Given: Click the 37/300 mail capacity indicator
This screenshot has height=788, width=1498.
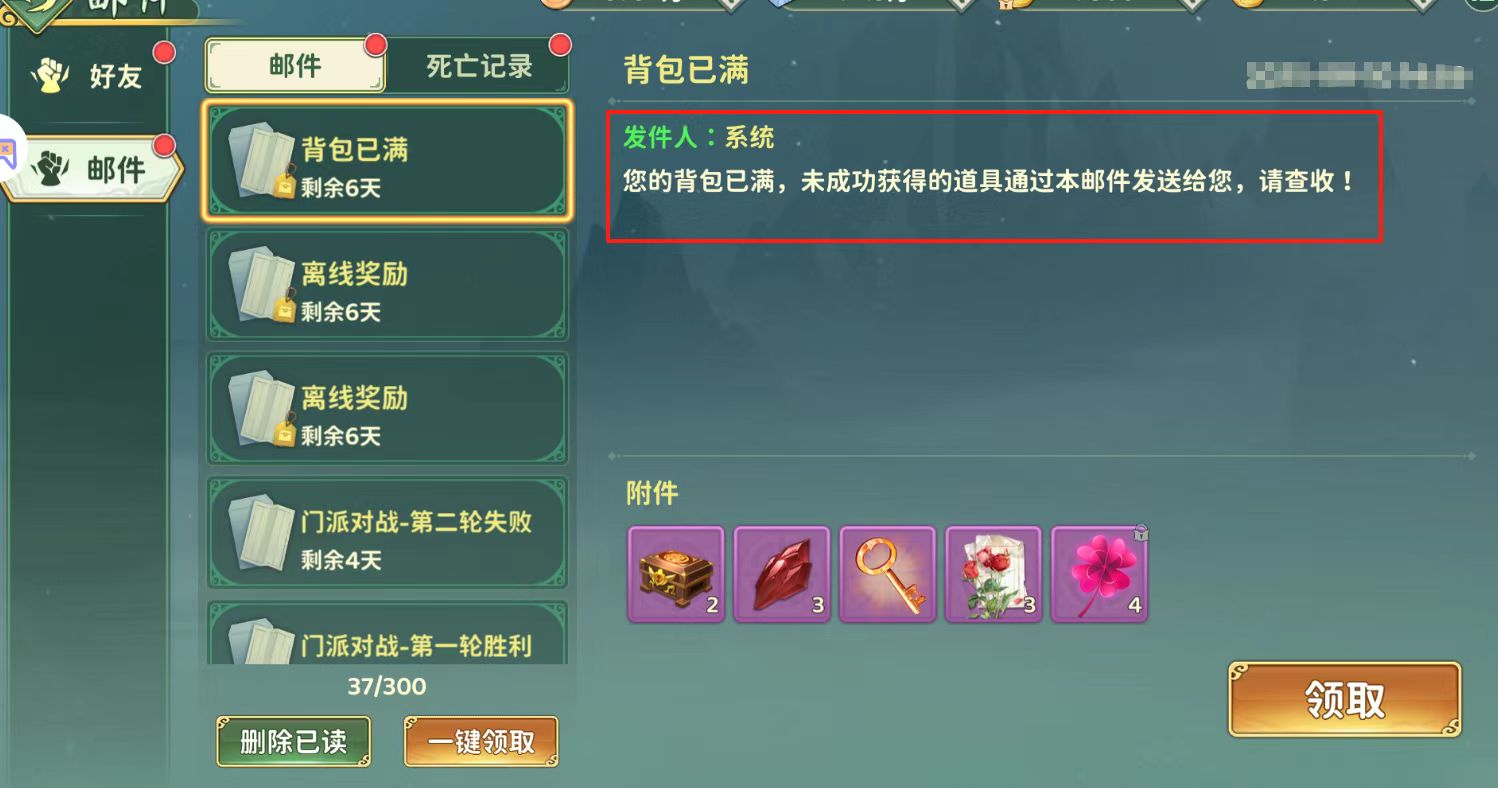Looking at the screenshot, I should tap(387, 686).
